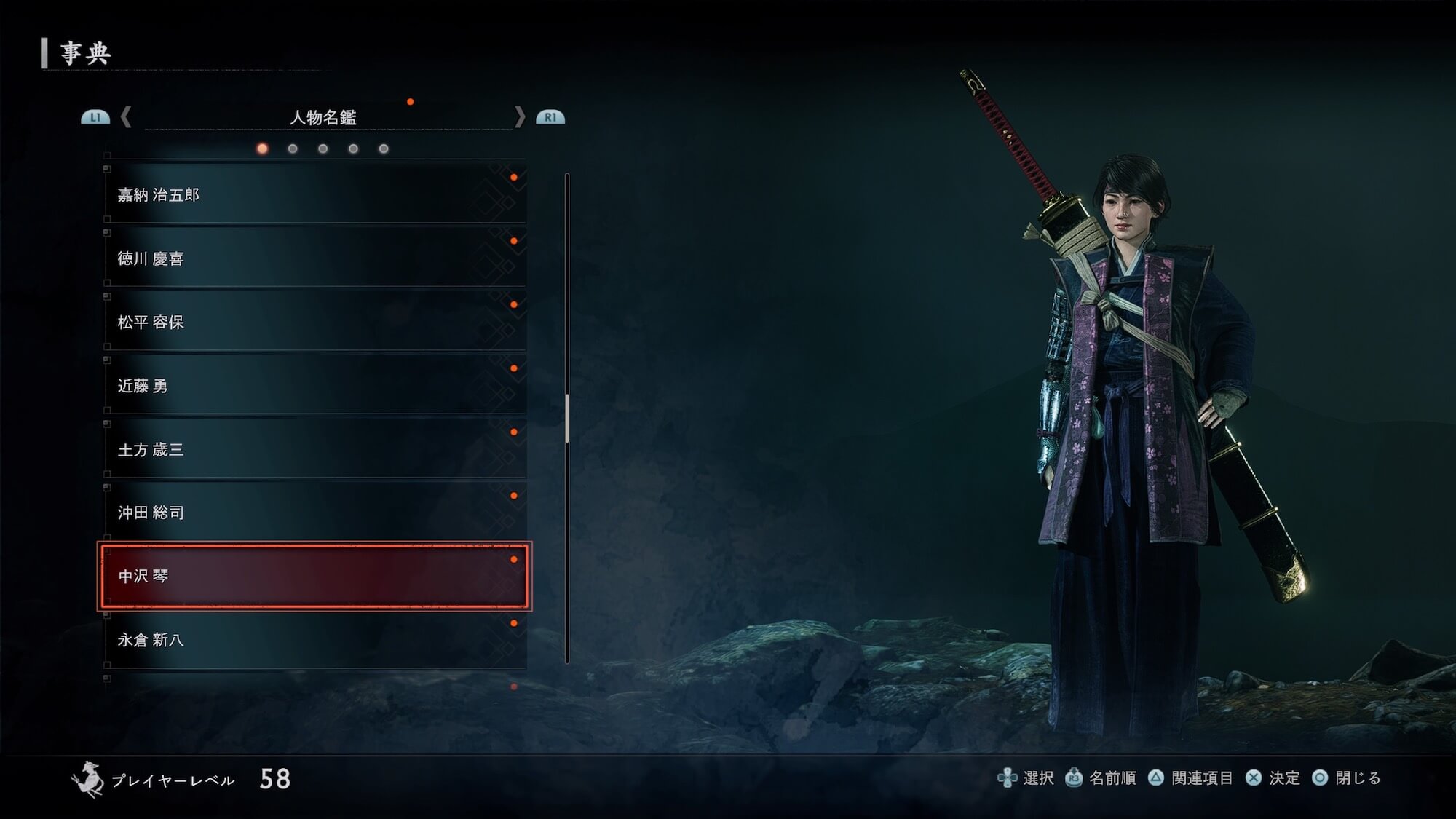1456x819 pixels.
Task: Choose 松平 容保 from the list
Action: [x=314, y=322]
